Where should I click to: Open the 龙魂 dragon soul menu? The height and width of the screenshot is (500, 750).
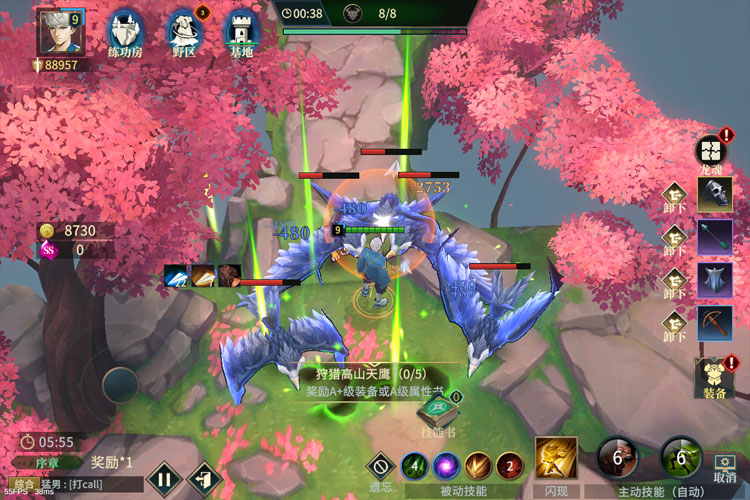(x=709, y=150)
